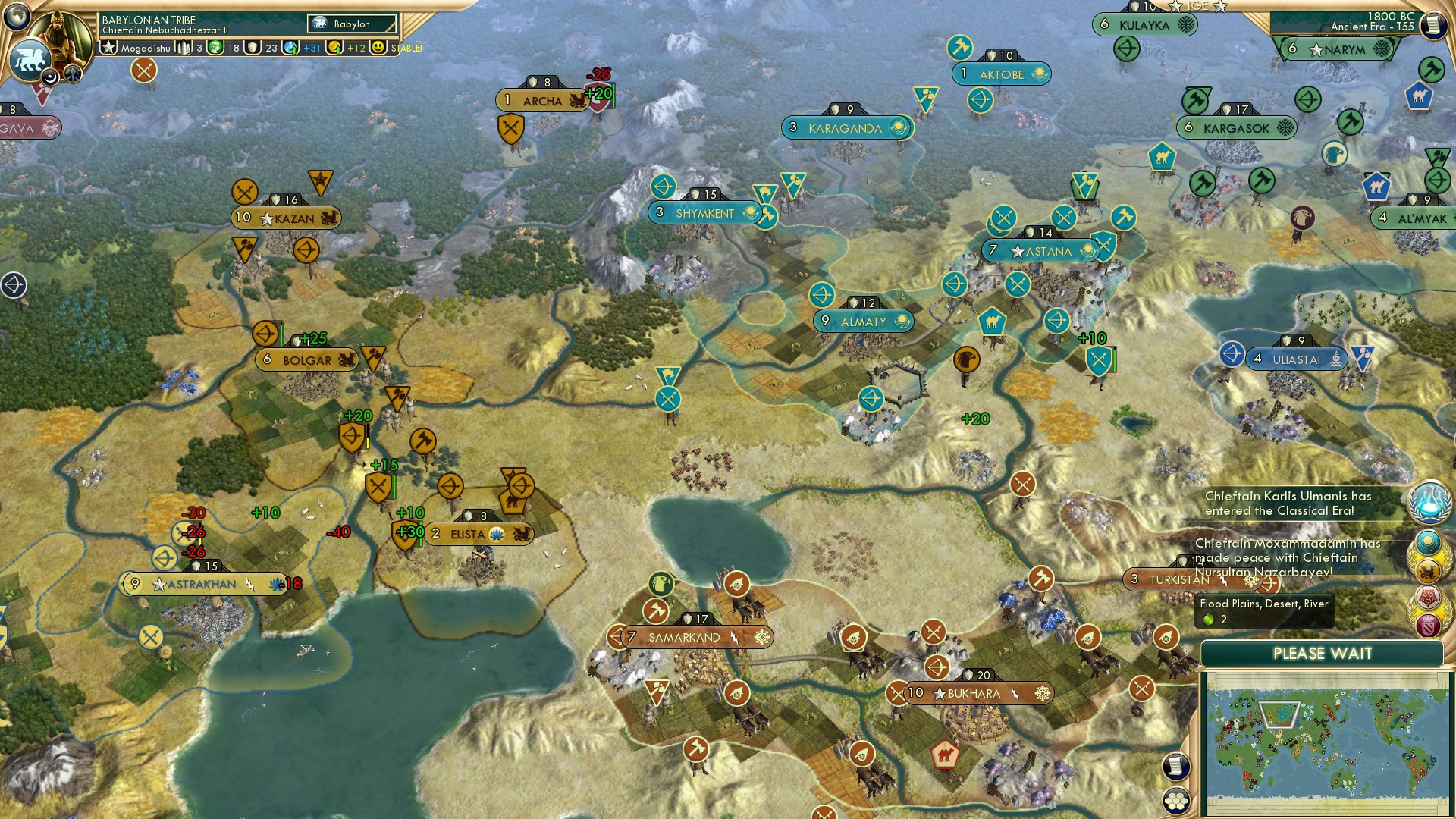Image resolution: width=1456 pixels, height=819 pixels.
Task: Toggle the hex grid minimap options button
Action: tap(1176, 800)
